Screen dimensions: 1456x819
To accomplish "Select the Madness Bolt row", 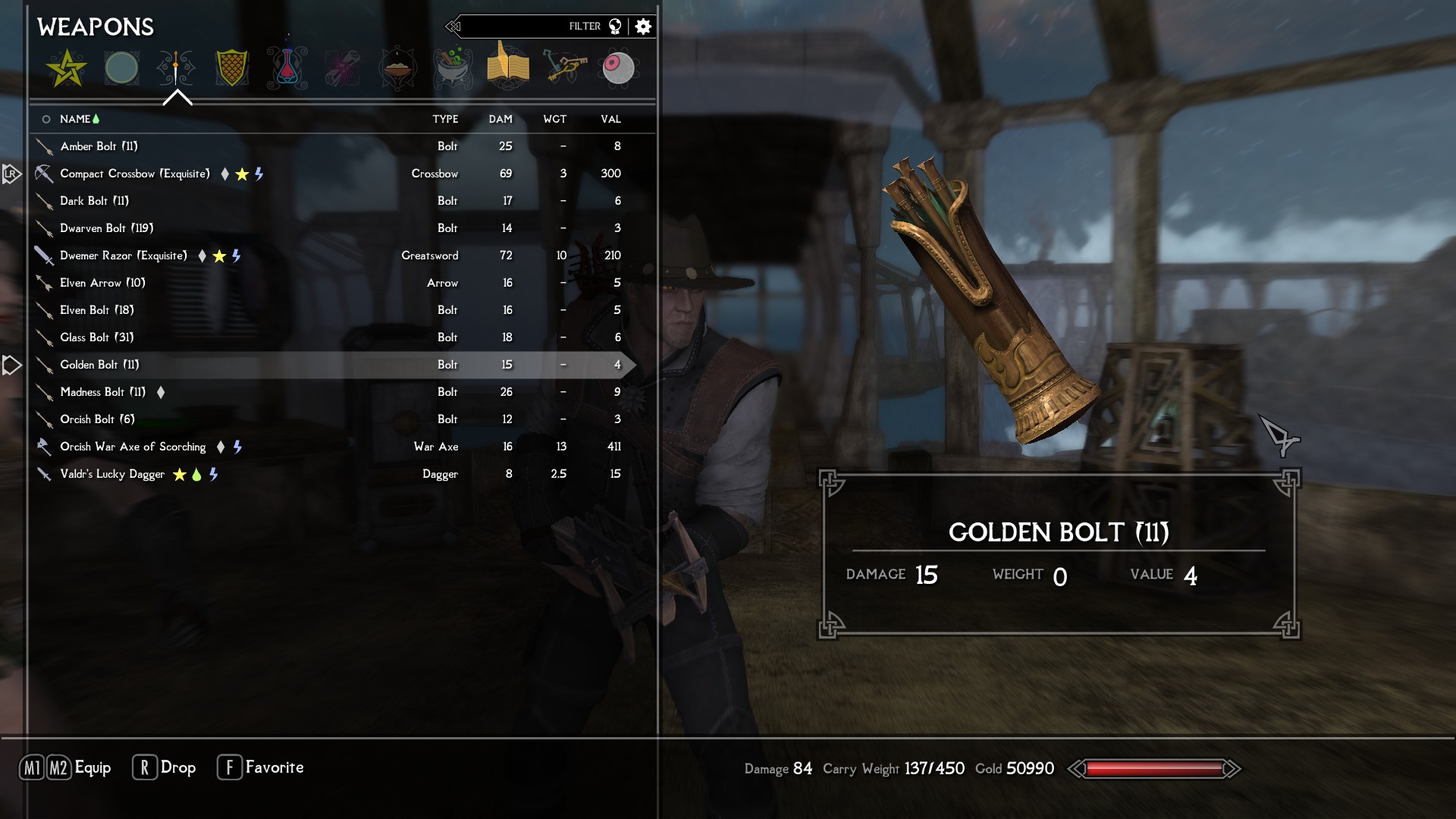I will [102, 392].
